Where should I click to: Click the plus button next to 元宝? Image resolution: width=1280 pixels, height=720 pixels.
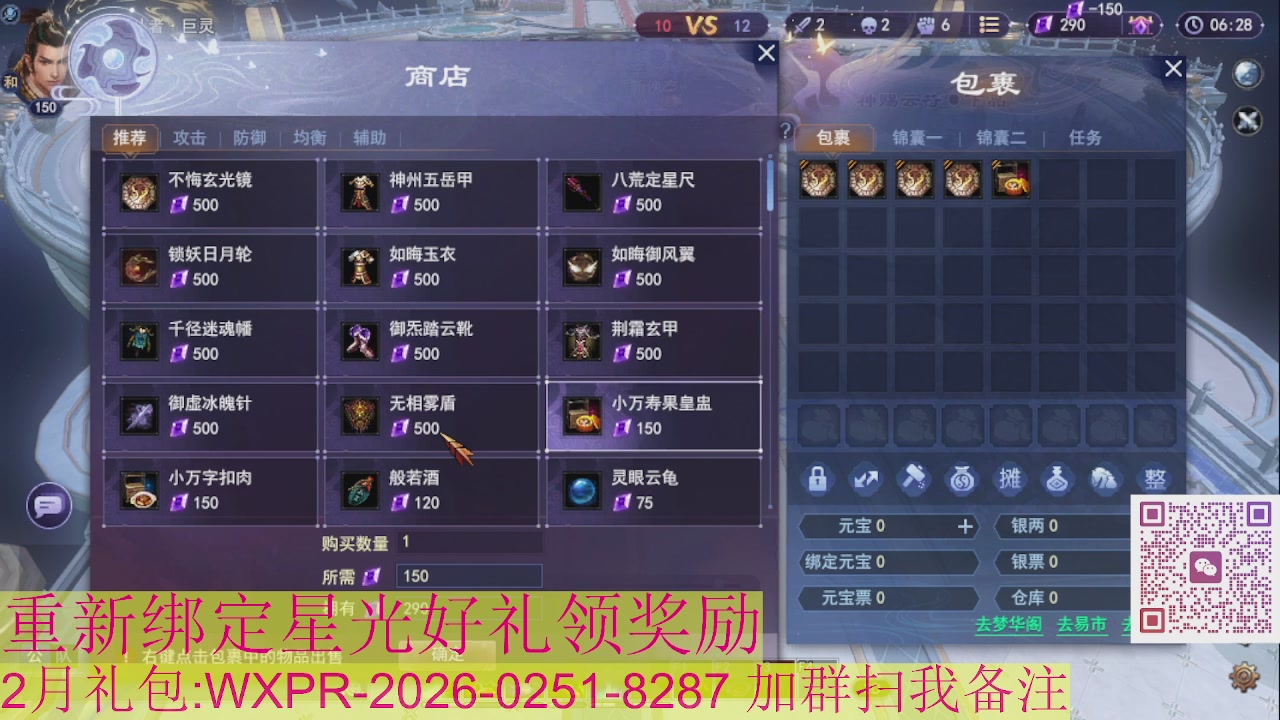964,526
